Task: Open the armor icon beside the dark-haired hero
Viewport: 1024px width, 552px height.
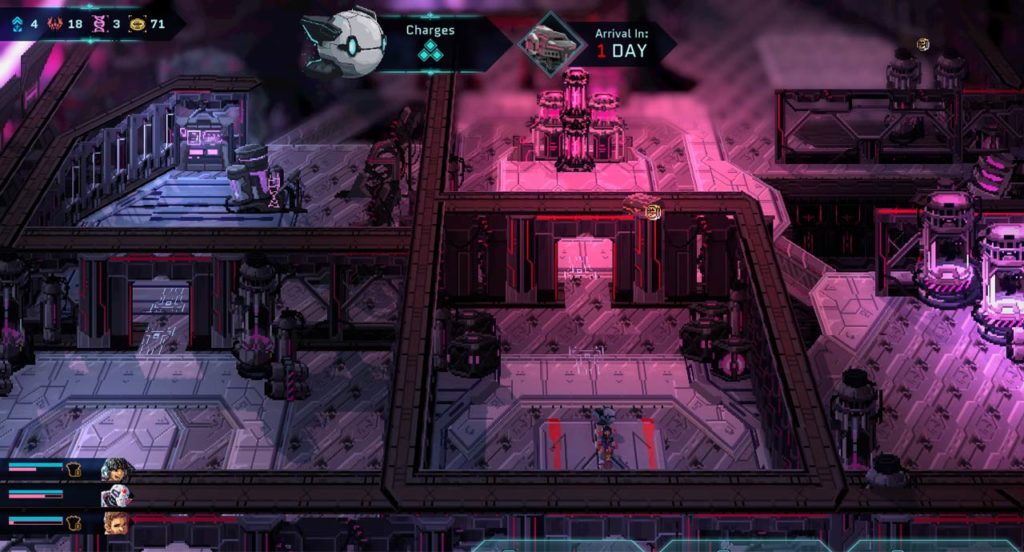Action: [x=74, y=468]
